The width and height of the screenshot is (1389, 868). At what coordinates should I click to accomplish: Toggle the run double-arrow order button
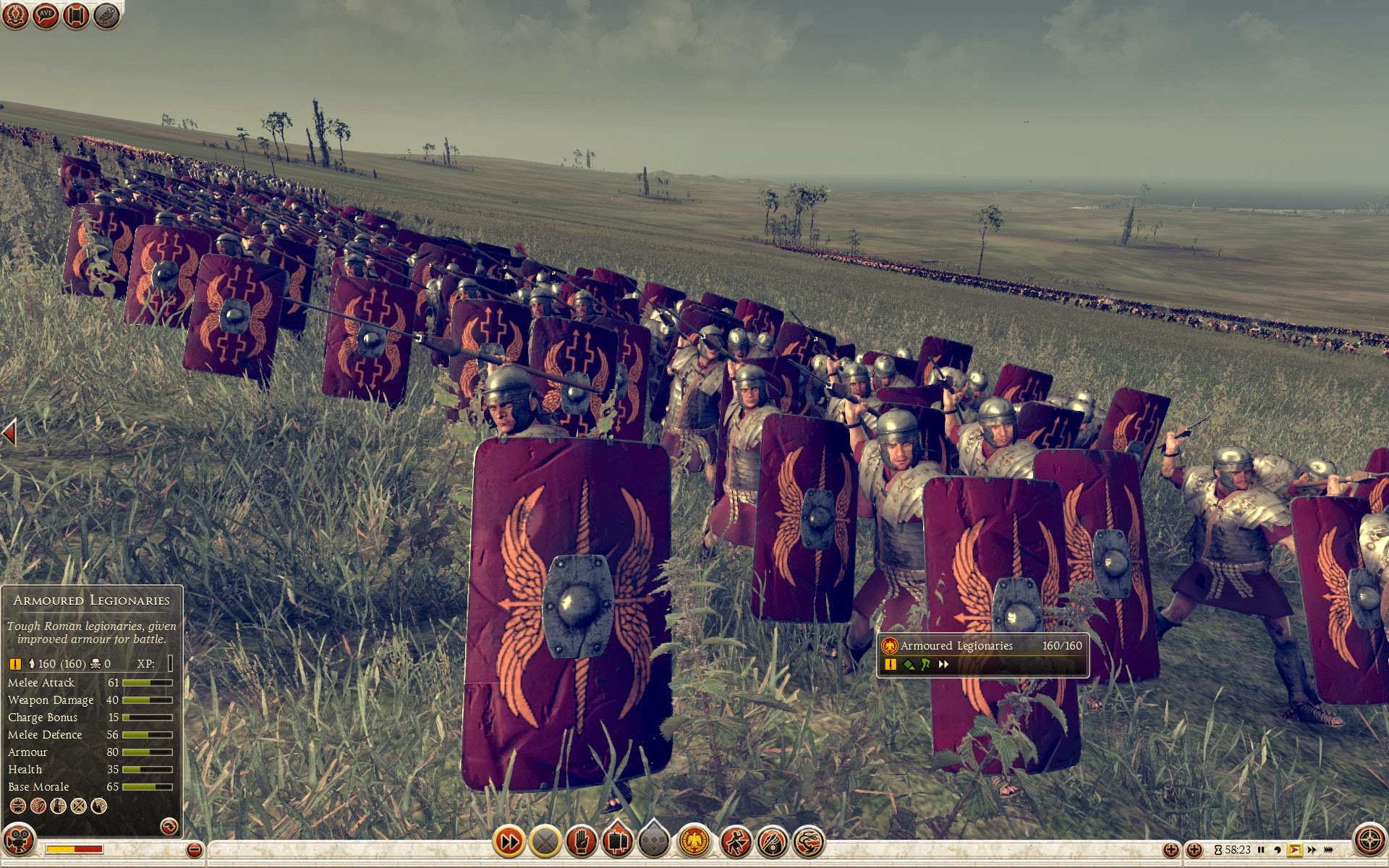[x=509, y=841]
